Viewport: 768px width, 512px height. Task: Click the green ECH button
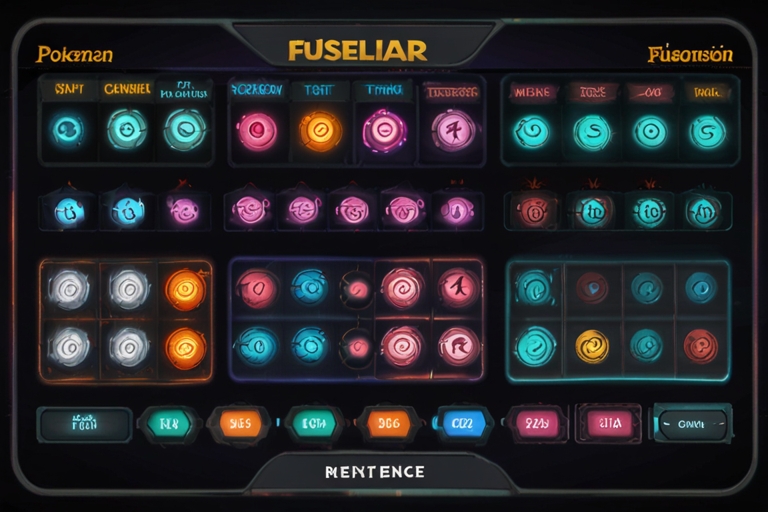pos(315,423)
